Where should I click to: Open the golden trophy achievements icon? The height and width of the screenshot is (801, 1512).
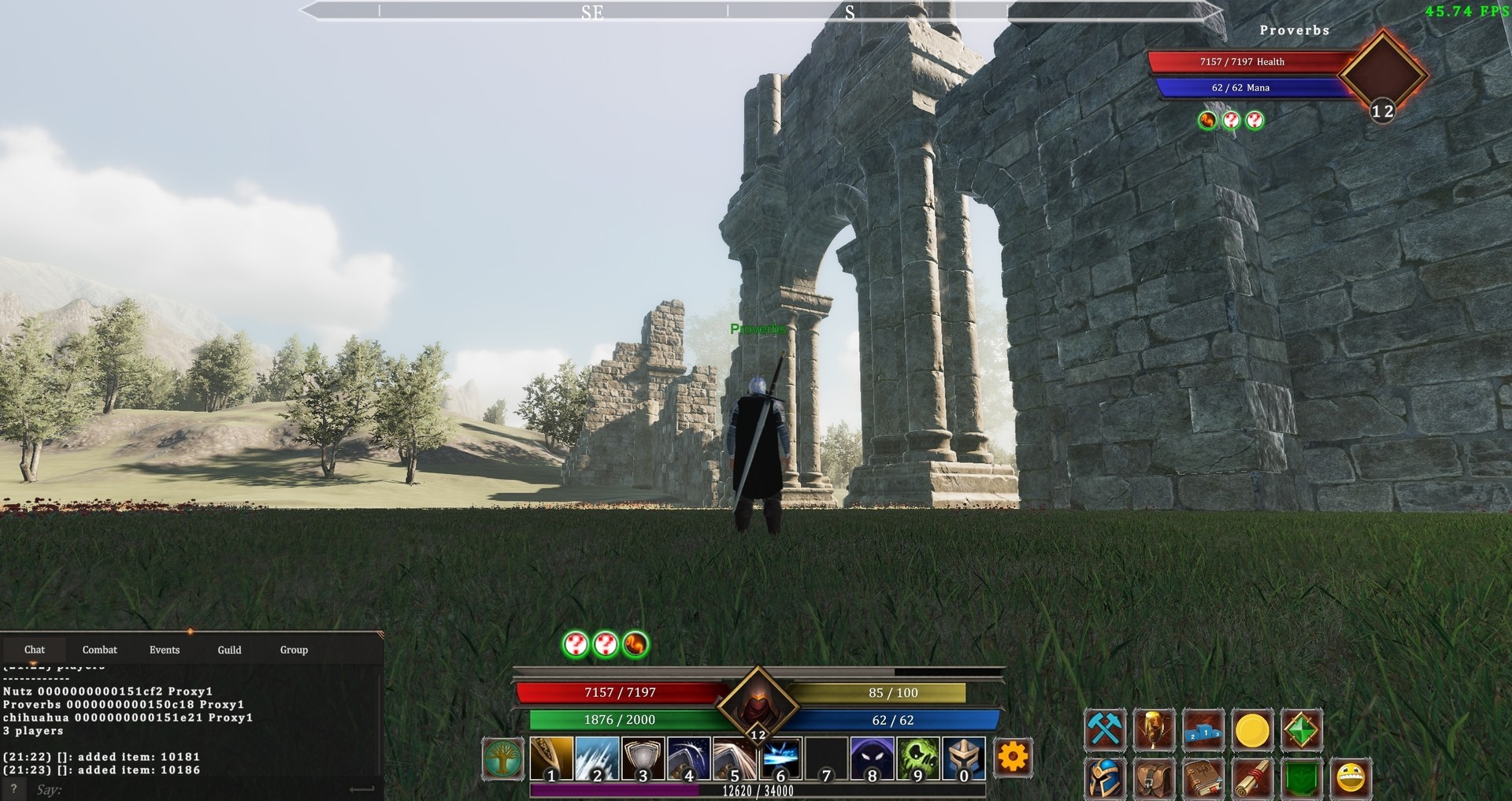point(1154,730)
